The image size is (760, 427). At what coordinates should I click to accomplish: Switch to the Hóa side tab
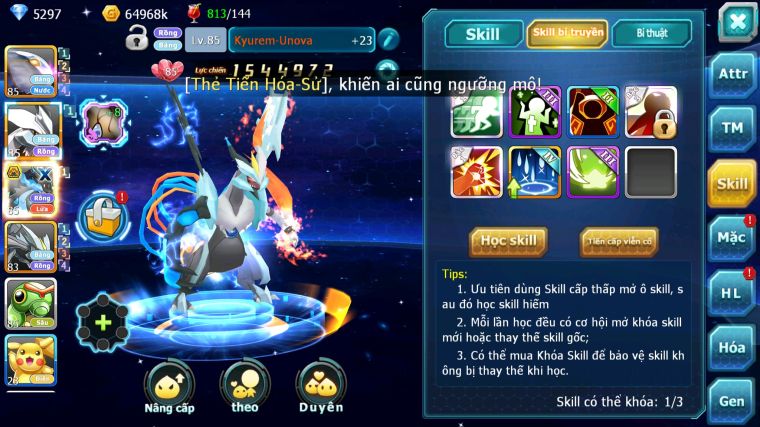[x=732, y=347]
